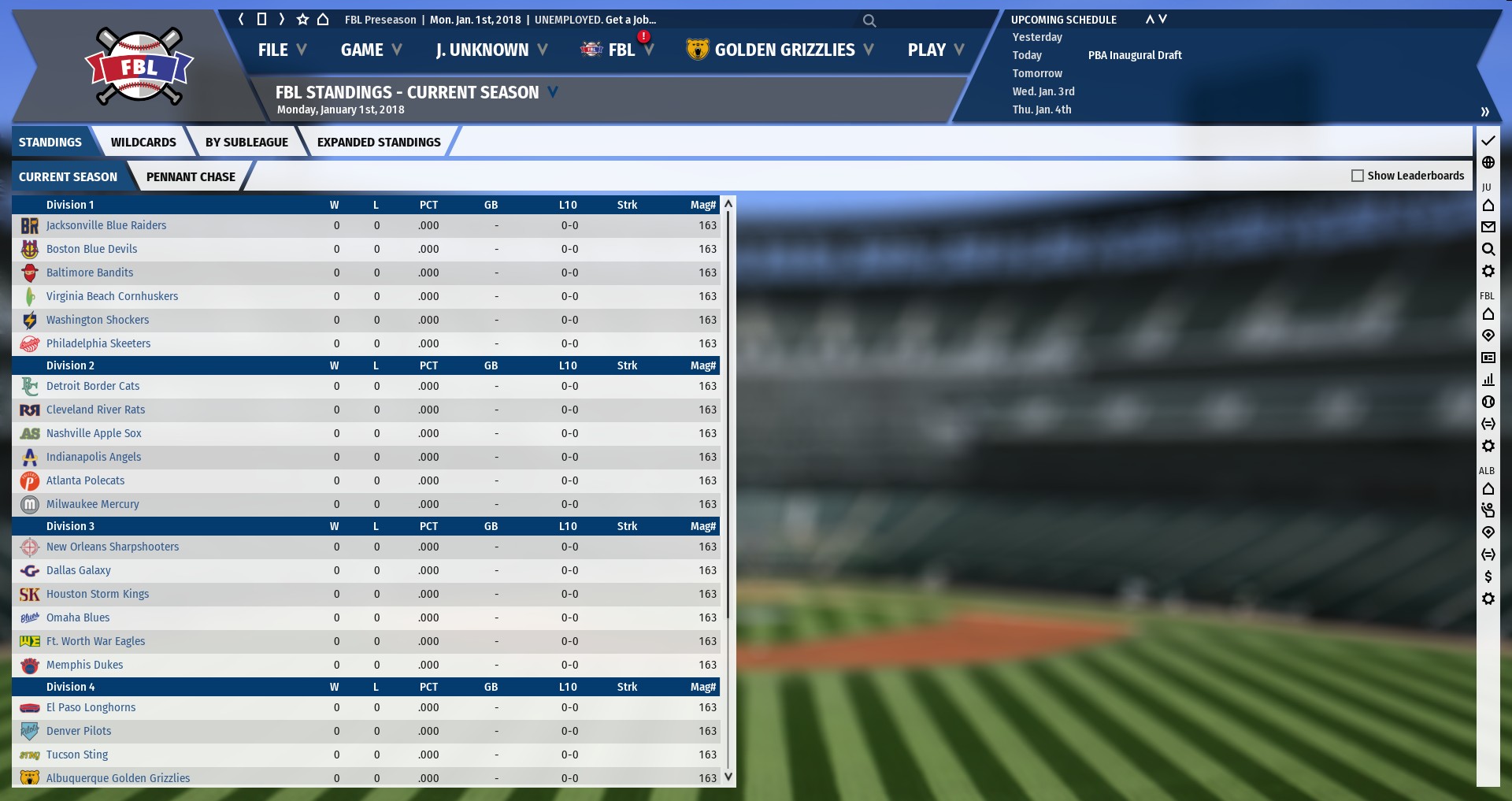
Task: Expand the upcoming schedule double arrow
Action: coord(1484,112)
